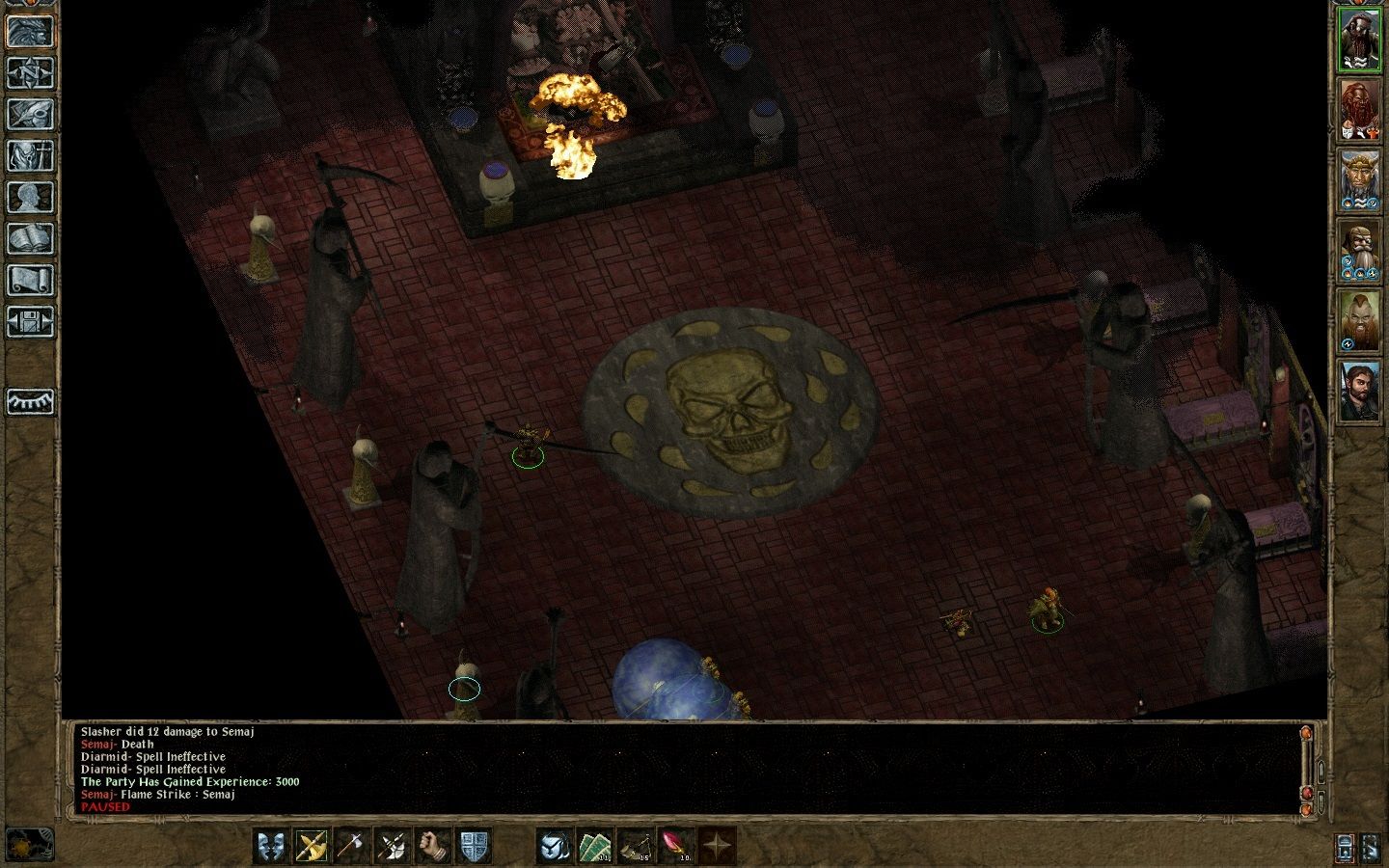Open the area map screen

(x=30, y=72)
